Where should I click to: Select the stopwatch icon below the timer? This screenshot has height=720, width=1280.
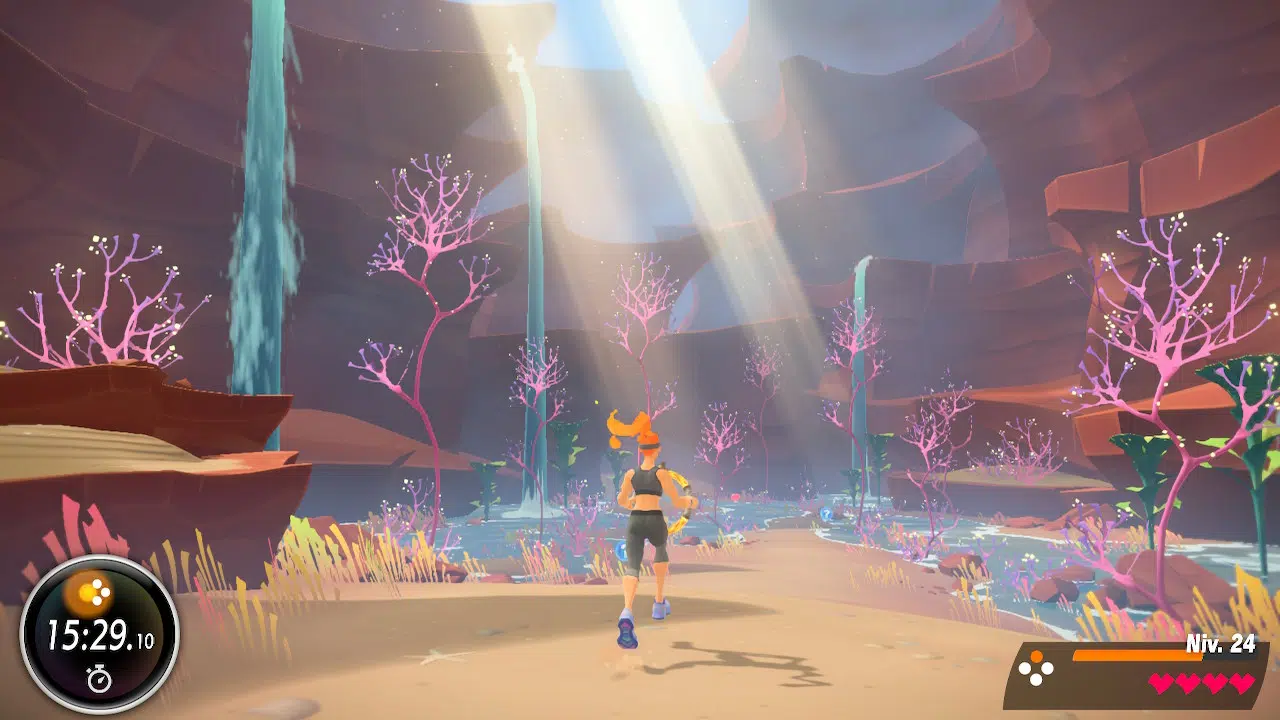click(x=99, y=680)
